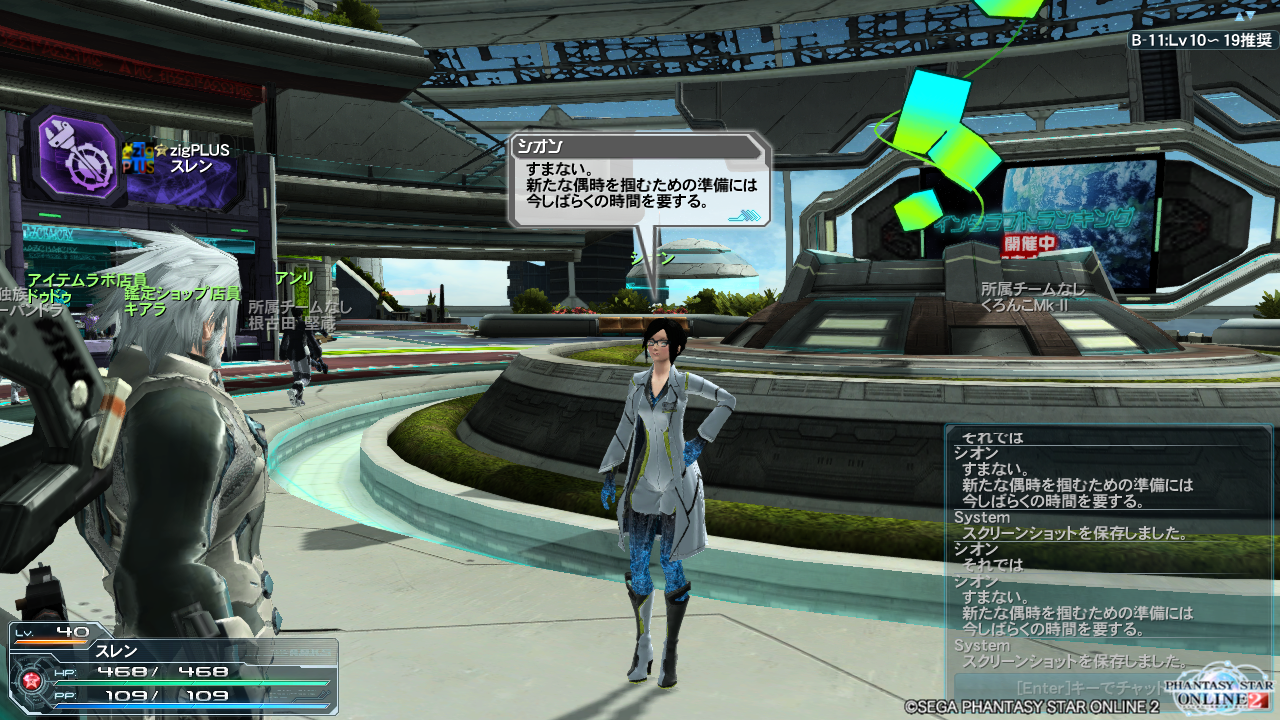
Task: Click the up/down arrows in the top corner
Action: tap(1246, 14)
